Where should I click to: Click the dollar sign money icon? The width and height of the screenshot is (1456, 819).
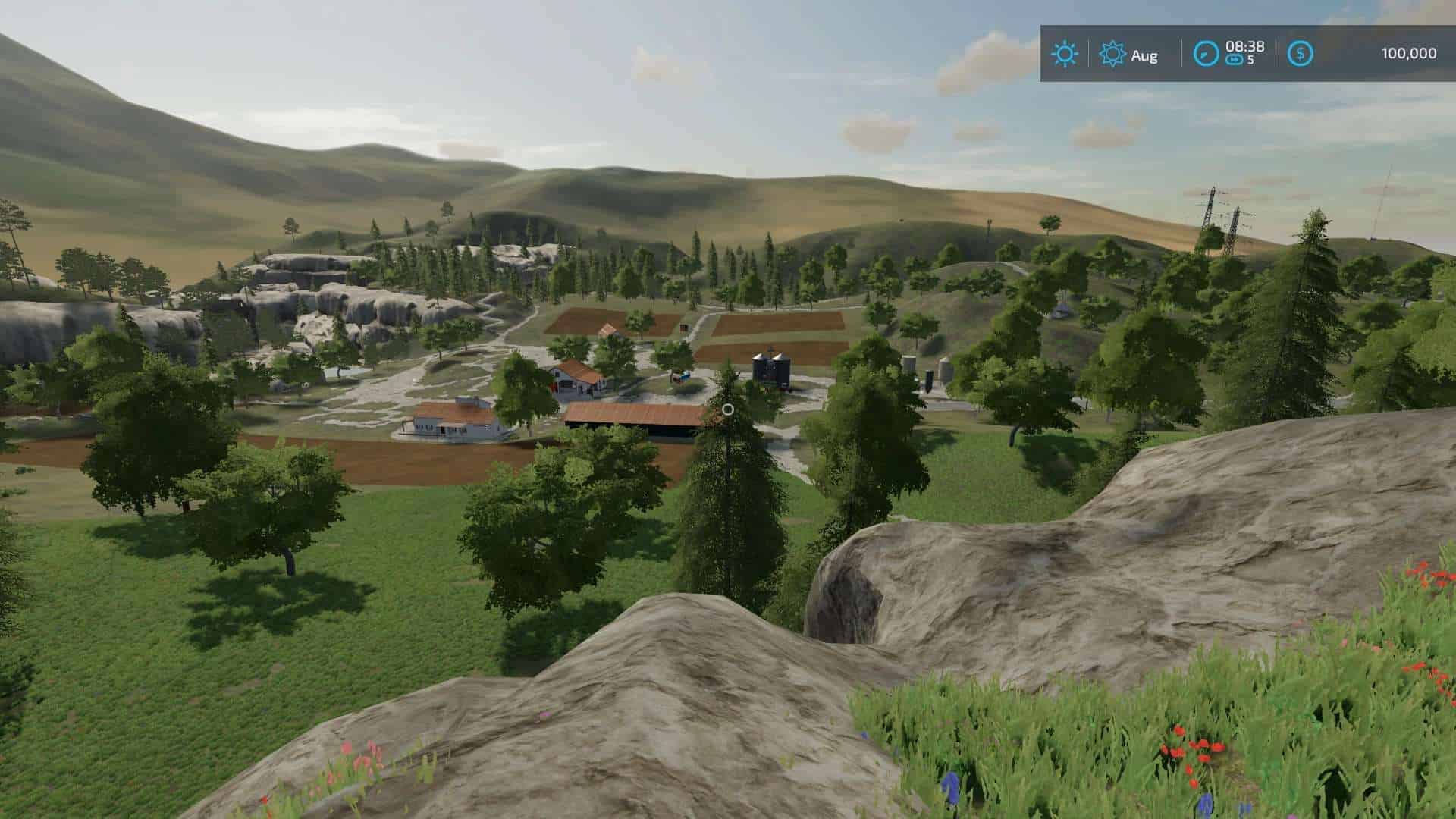[x=1301, y=53]
